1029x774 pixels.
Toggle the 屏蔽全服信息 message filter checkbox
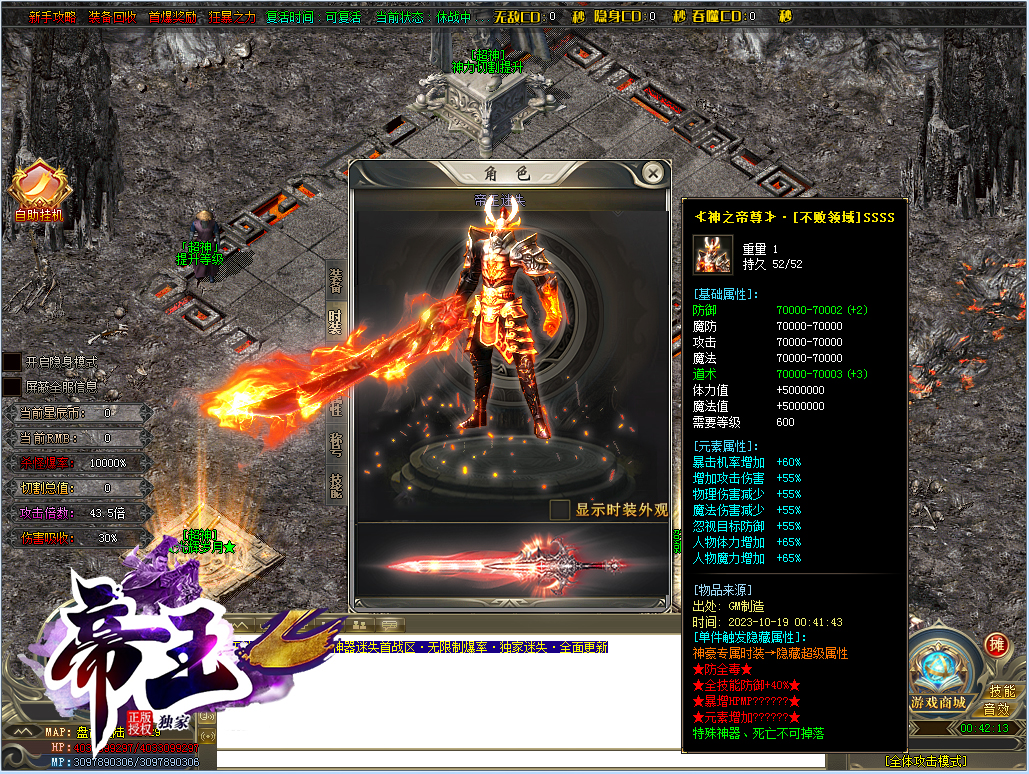tap(12, 385)
